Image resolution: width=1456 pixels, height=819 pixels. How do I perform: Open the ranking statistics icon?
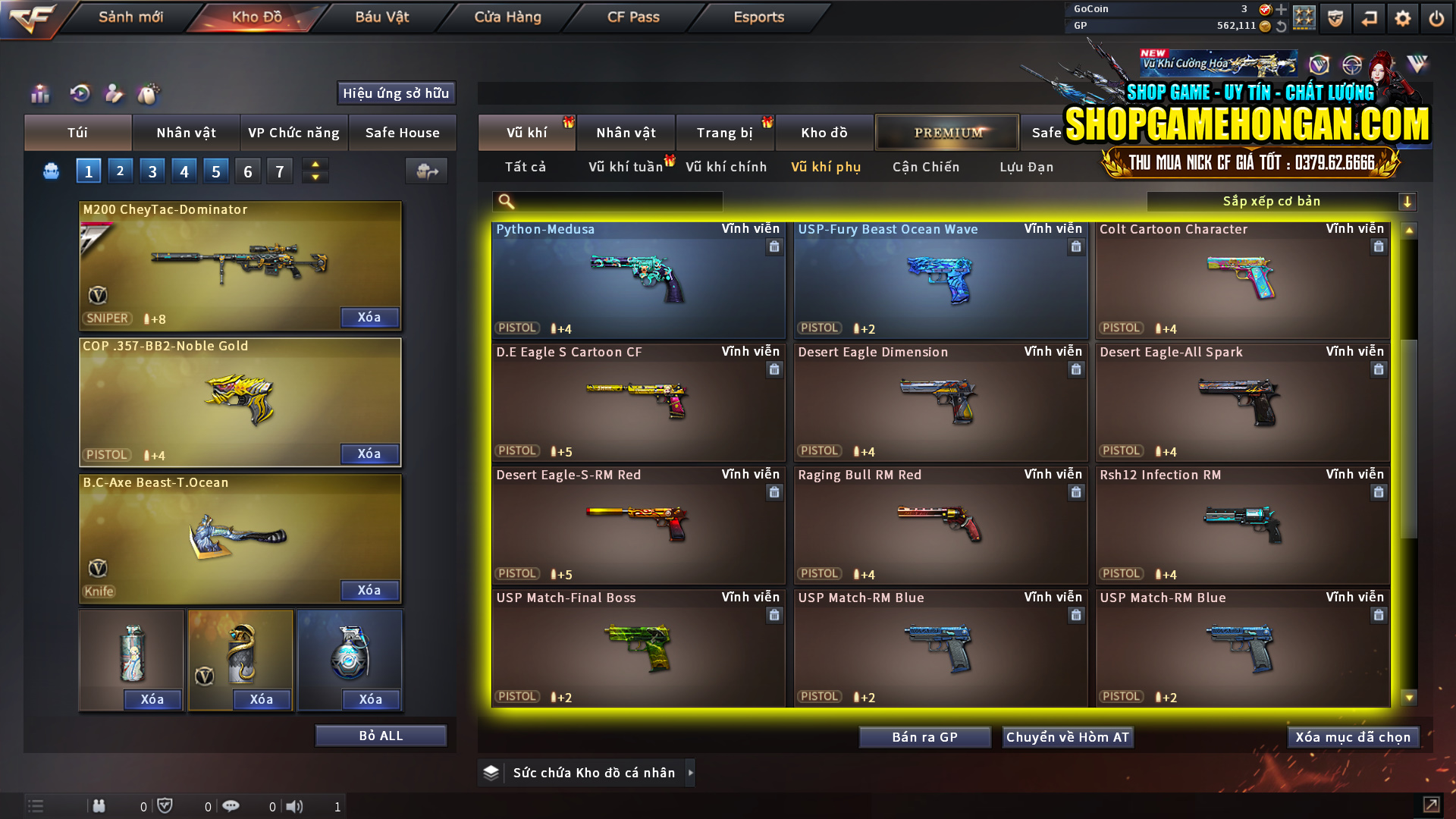click(39, 93)
